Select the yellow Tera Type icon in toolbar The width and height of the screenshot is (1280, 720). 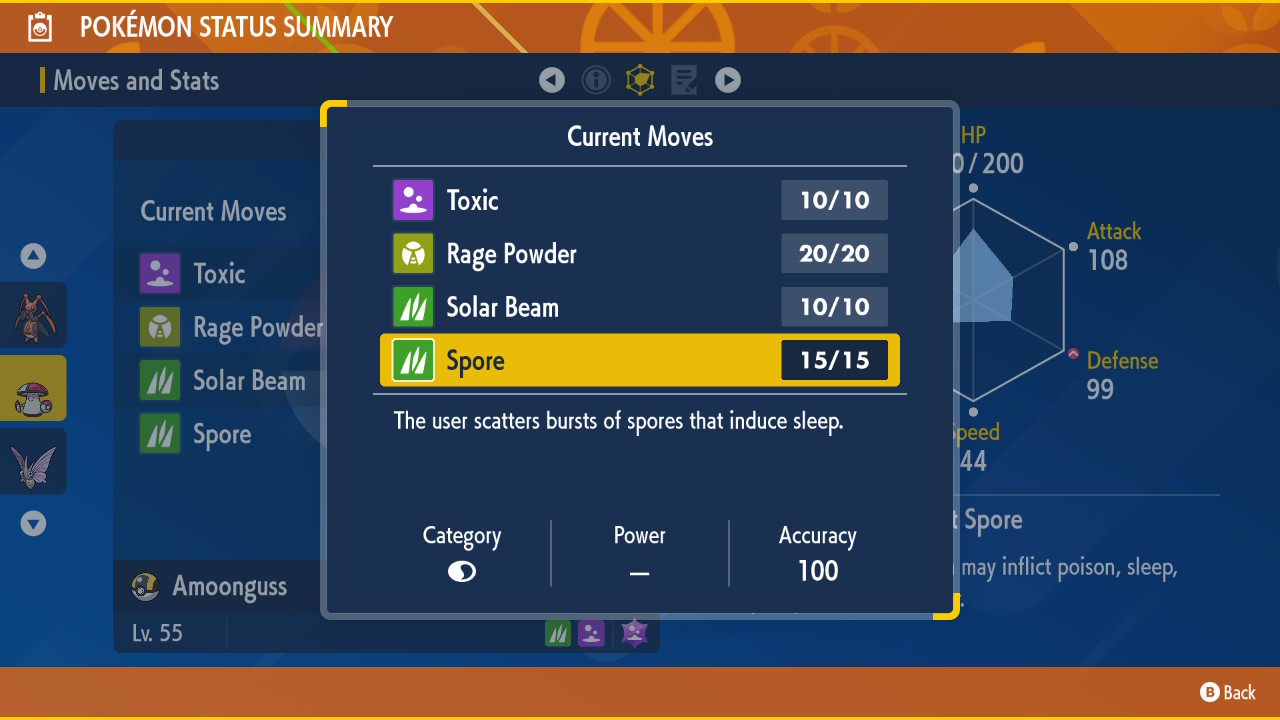(640, 80)
